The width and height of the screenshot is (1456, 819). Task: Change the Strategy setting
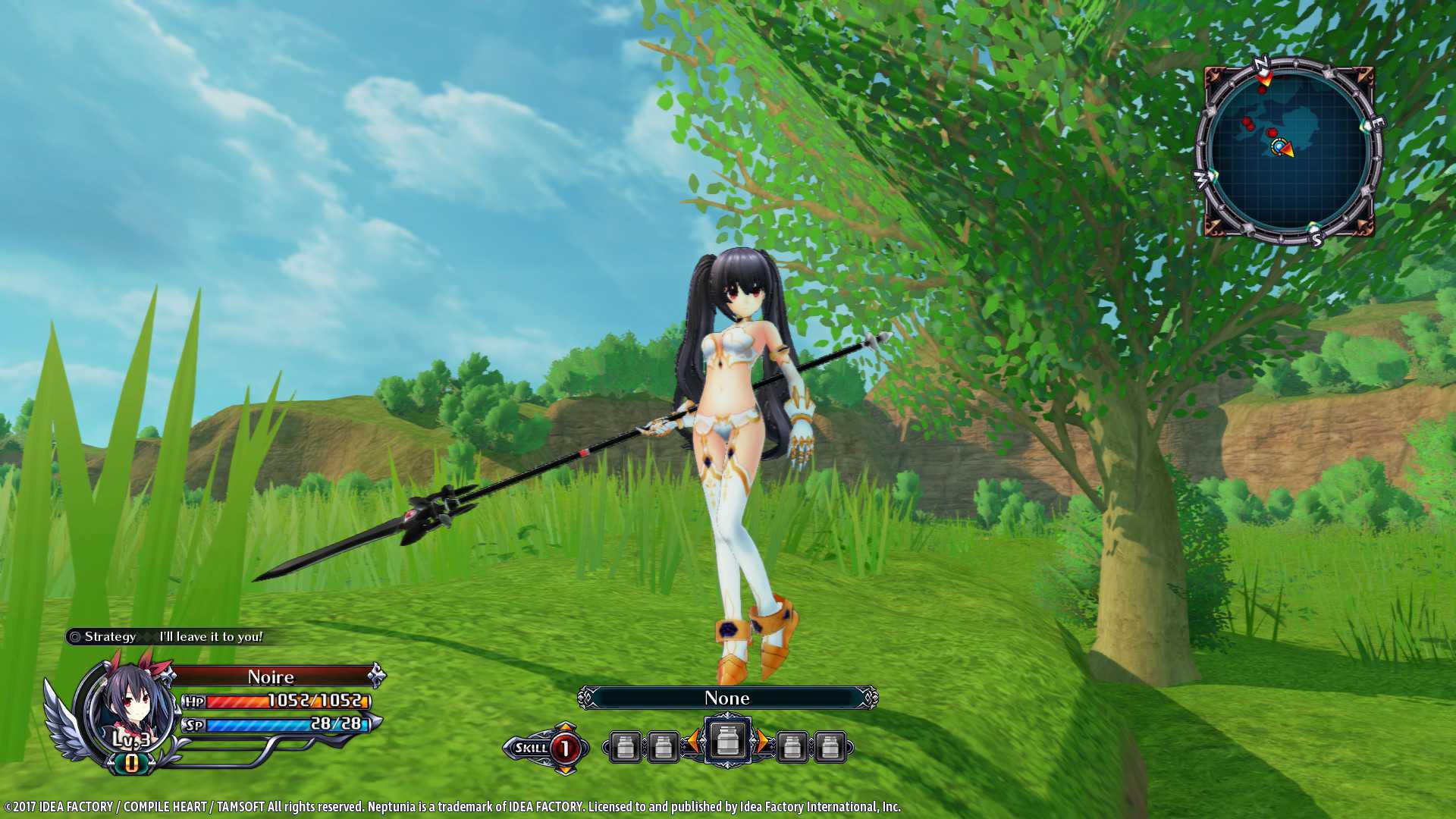coord(165,637)
